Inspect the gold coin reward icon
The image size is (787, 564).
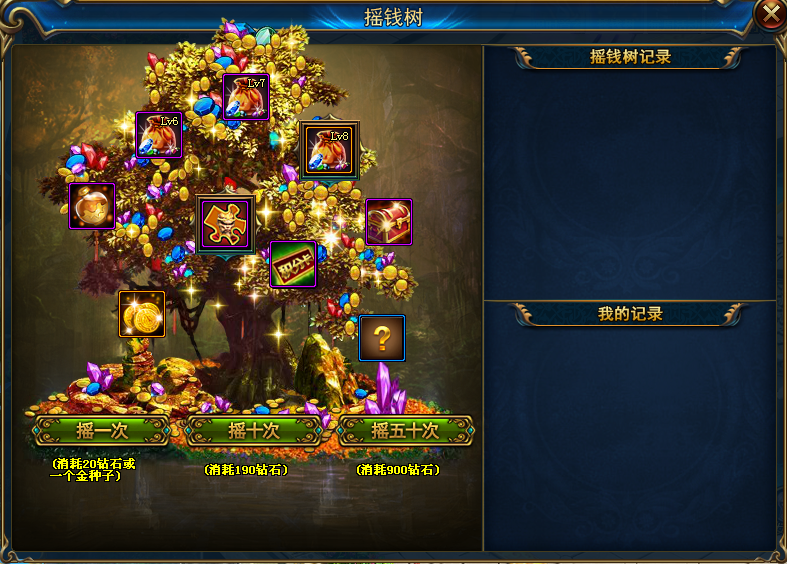tap(142, 314)
